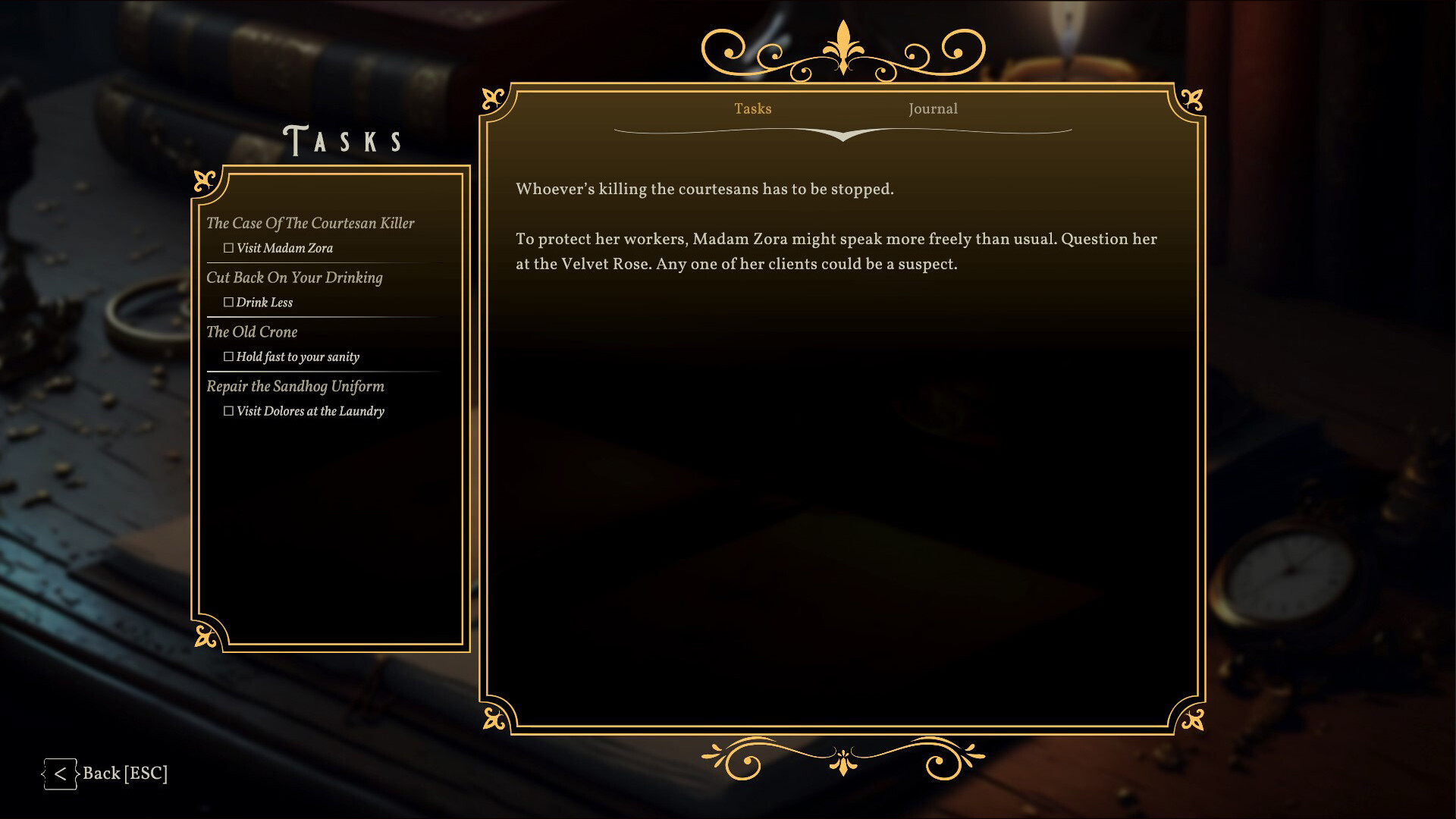Click the chevron divider below the tabs
Viewport: 1456px width, 819px height.
[842, 137]
